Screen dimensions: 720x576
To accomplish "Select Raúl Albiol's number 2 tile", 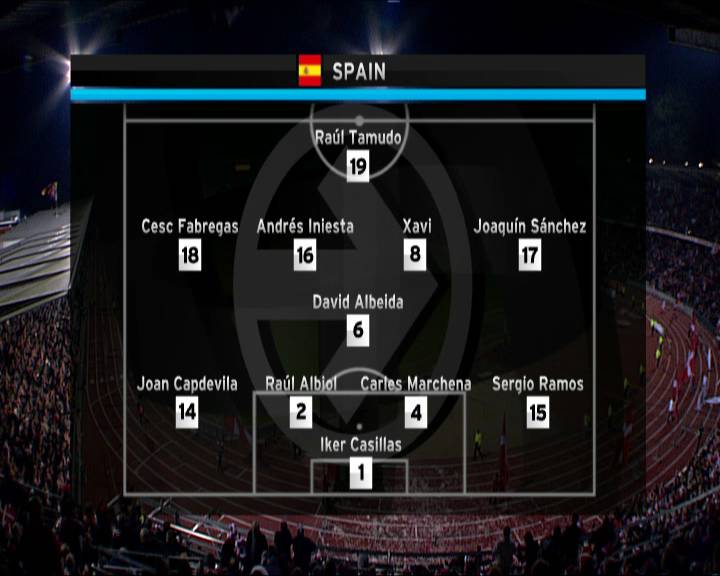I will 302,412.
